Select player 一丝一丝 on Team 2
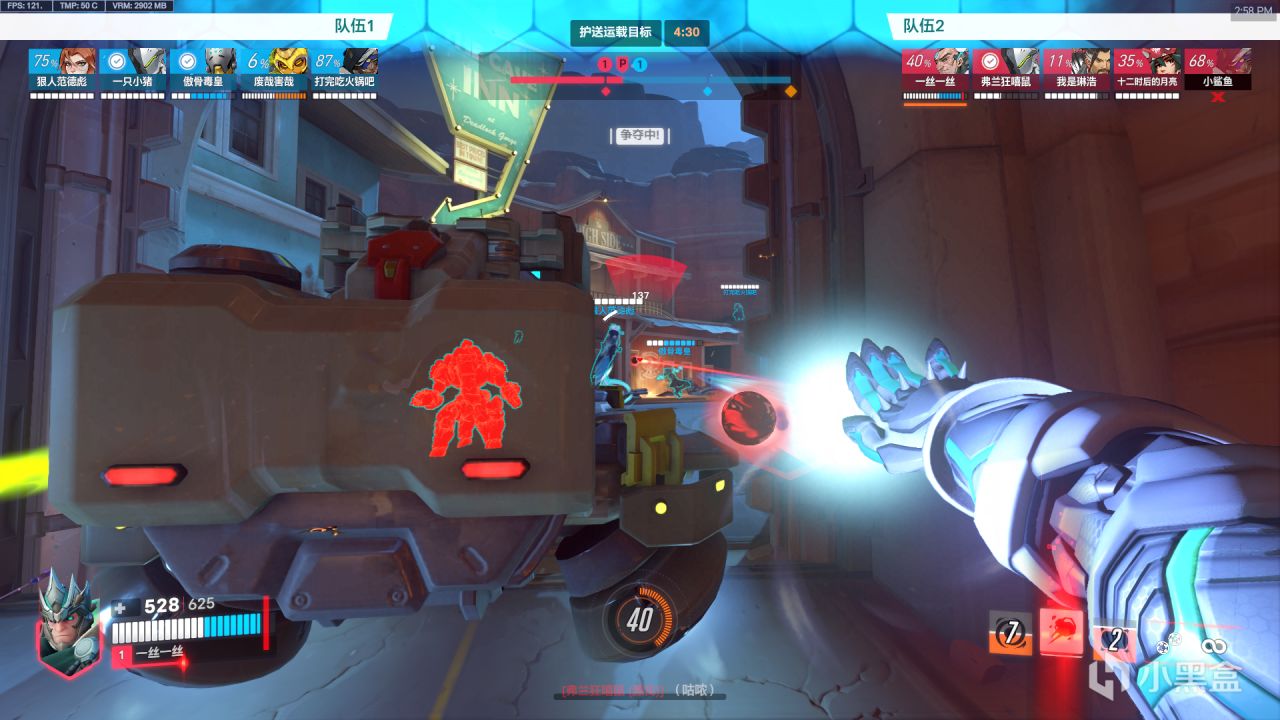Image resolution: width=1280 pixels, height=720 pixels. [x=935, y=68]
